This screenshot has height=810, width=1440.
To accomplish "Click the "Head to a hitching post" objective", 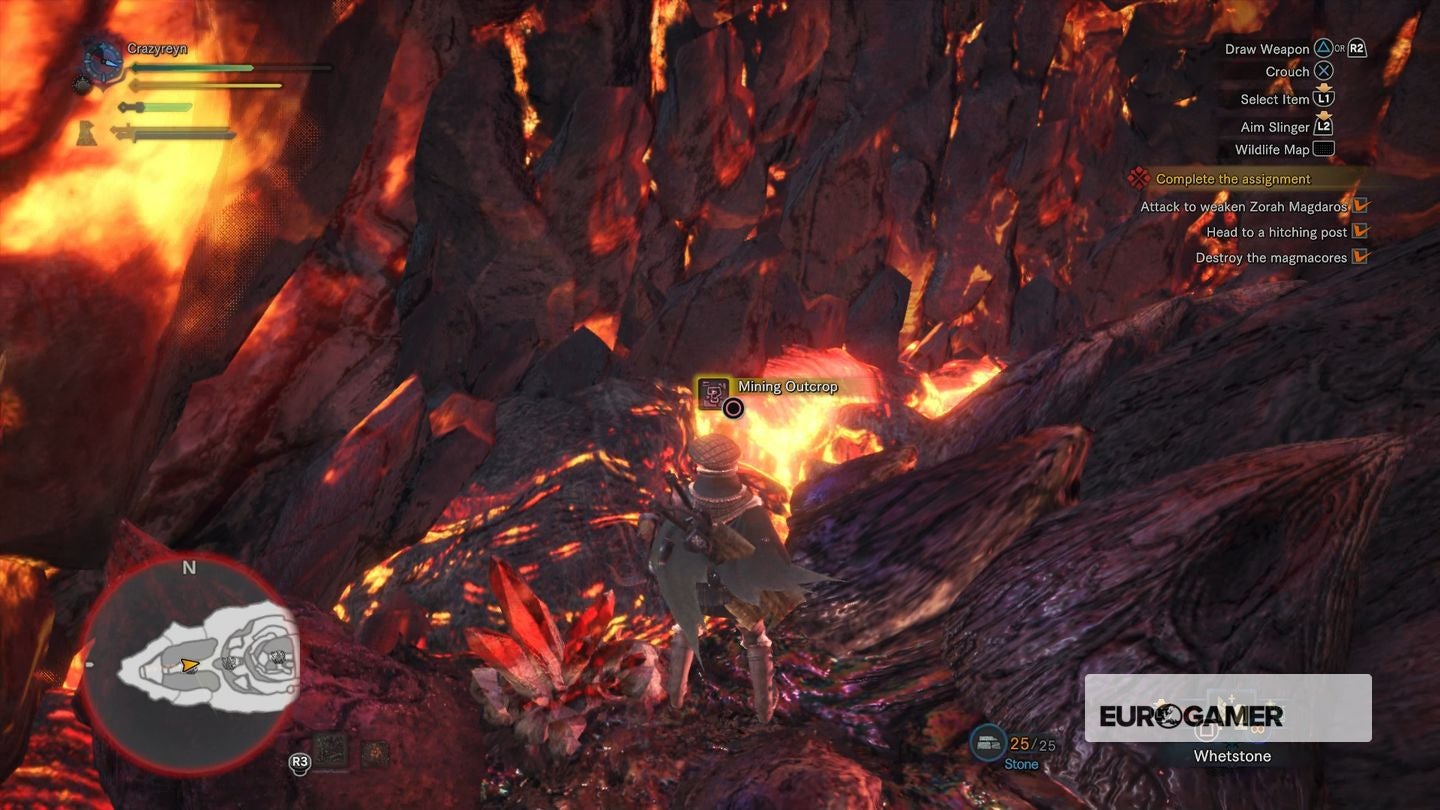I will pos(1276,232).
